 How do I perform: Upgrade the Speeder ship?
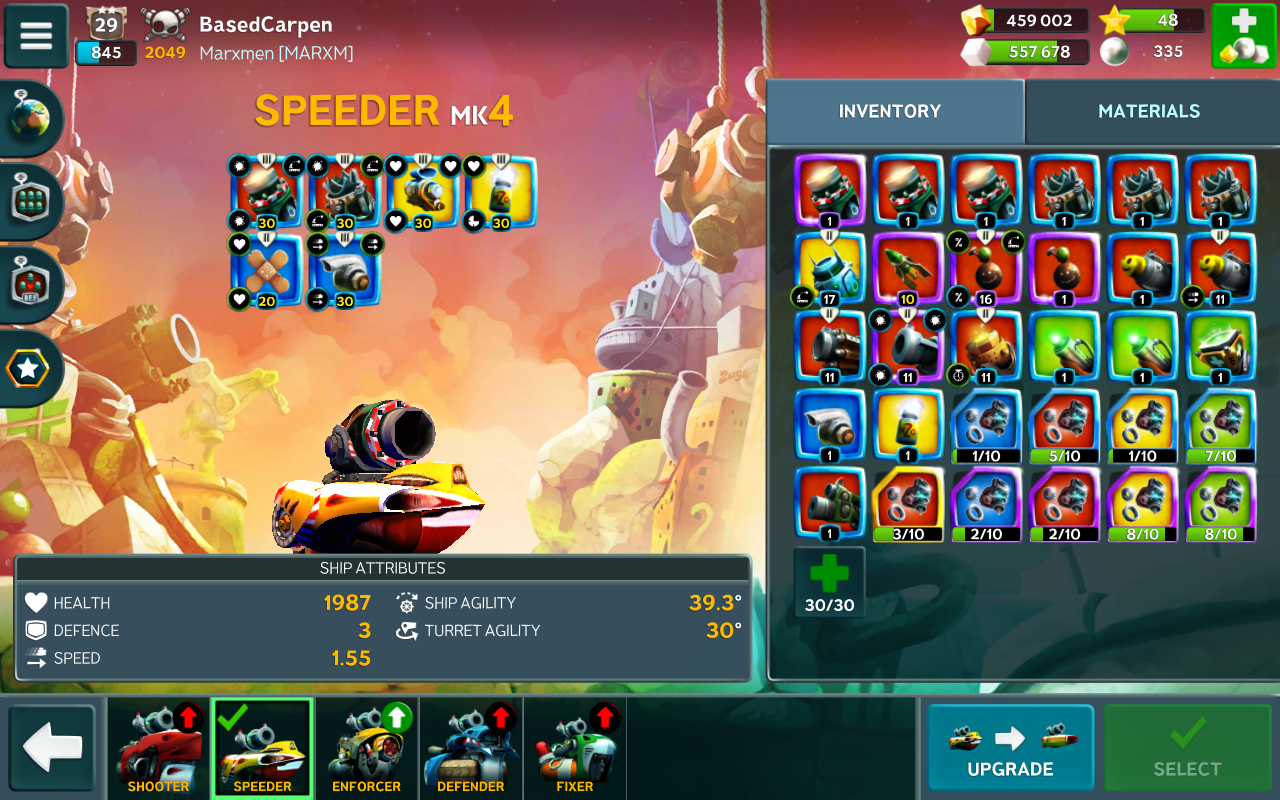1010,748
